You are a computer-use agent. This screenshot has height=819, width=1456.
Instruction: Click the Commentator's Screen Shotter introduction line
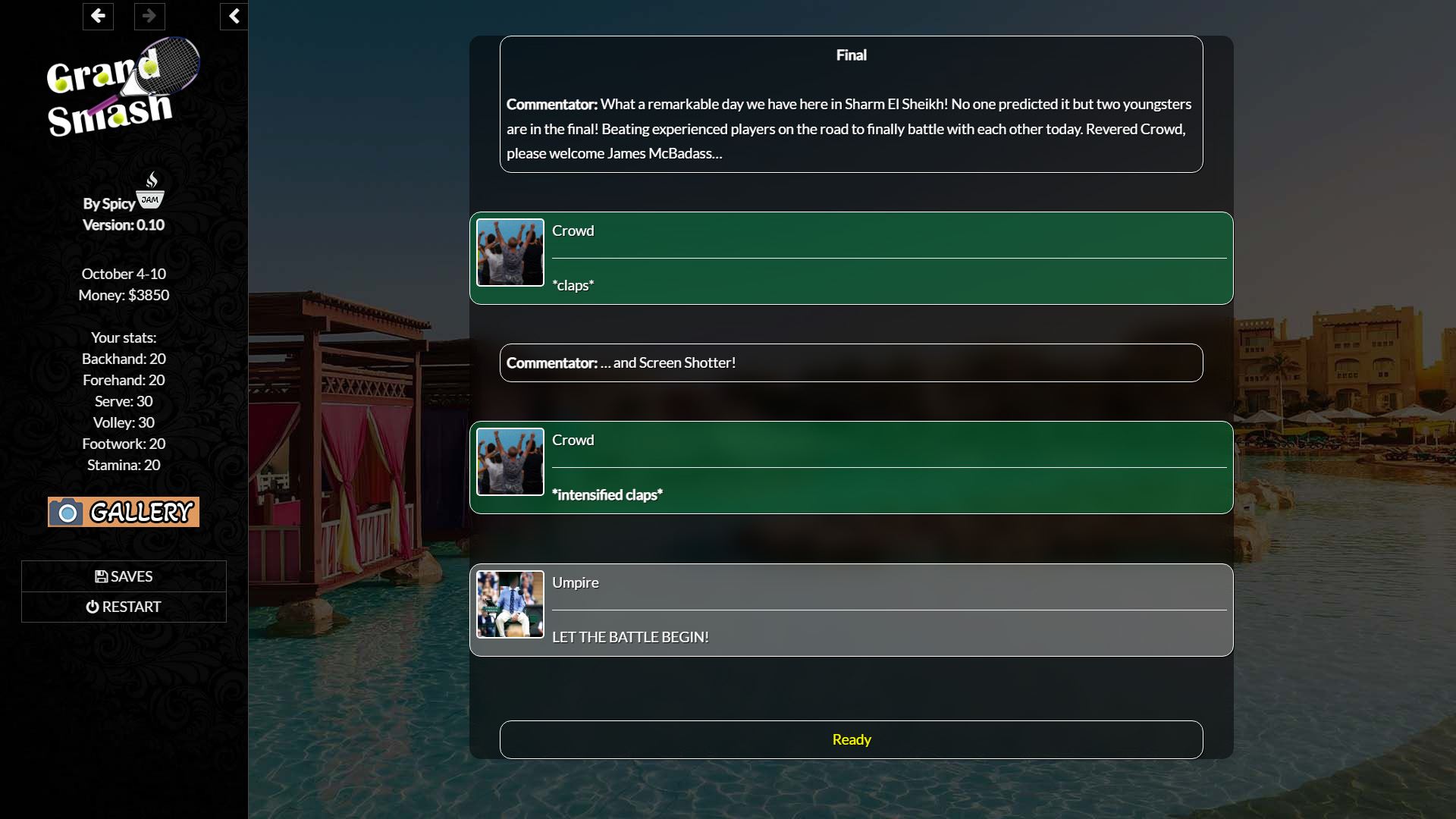pos(851,362)
